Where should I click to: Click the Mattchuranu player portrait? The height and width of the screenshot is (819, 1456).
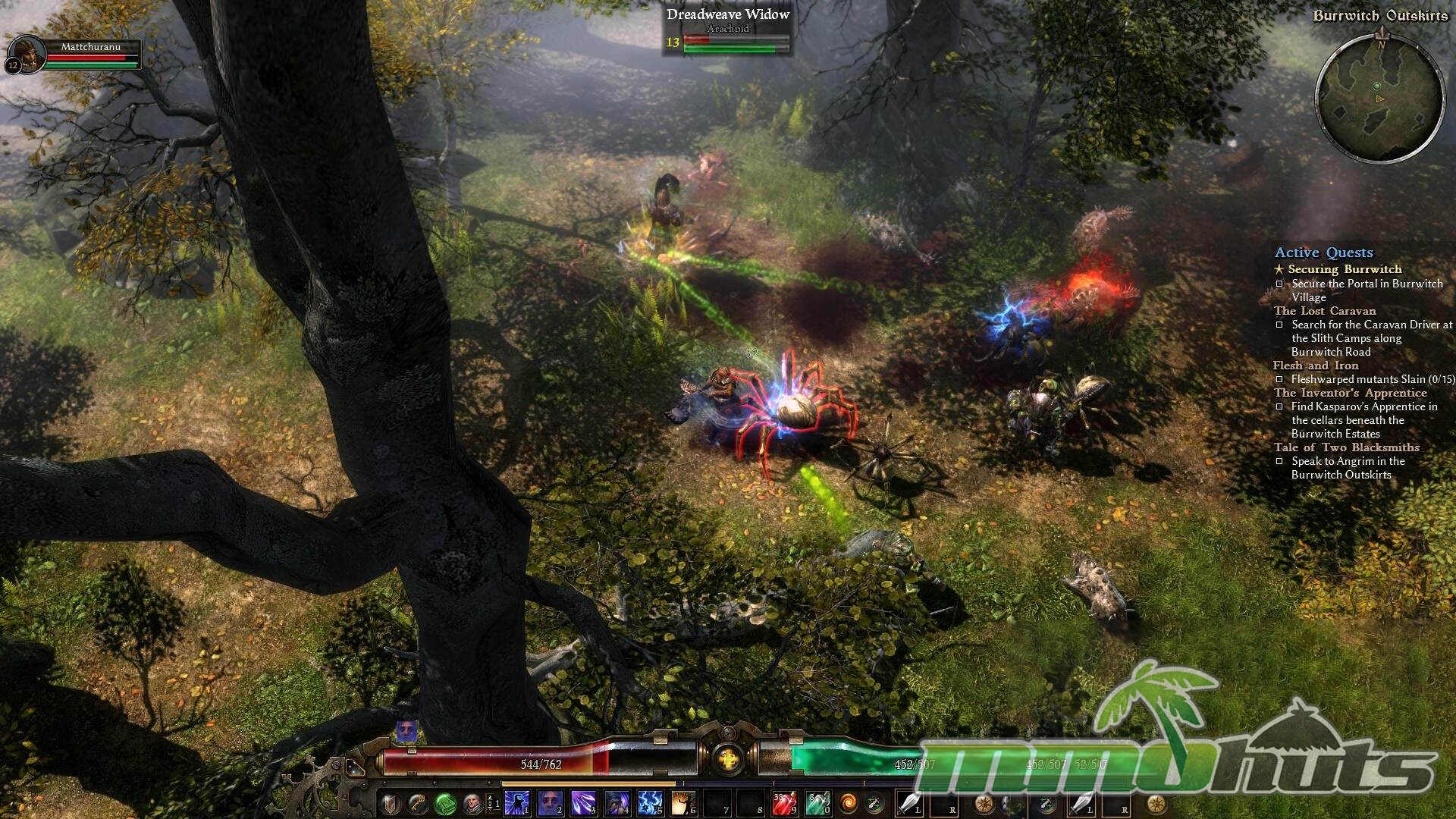(28, 55)
